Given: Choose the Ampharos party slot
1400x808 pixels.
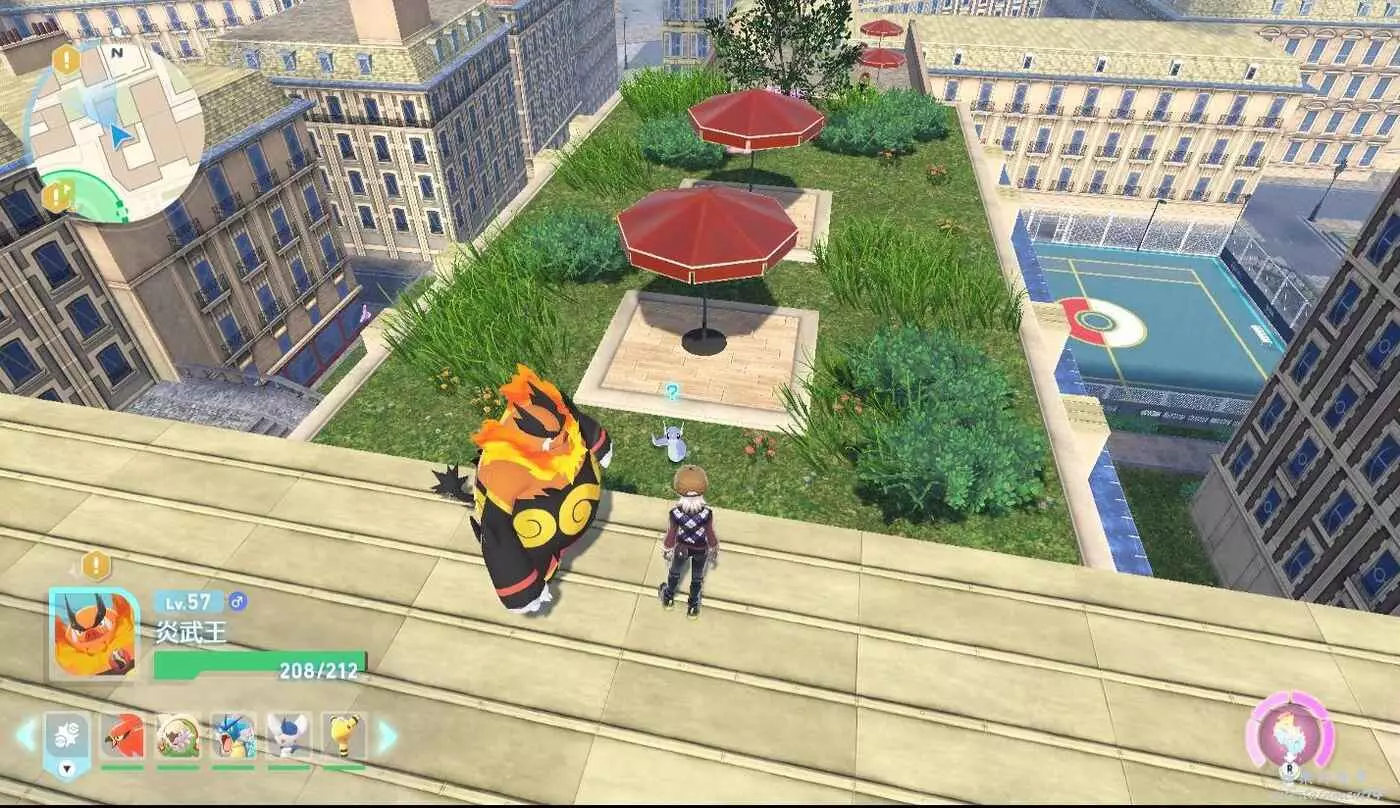Looking at the screenshot, I should (343, 737).
